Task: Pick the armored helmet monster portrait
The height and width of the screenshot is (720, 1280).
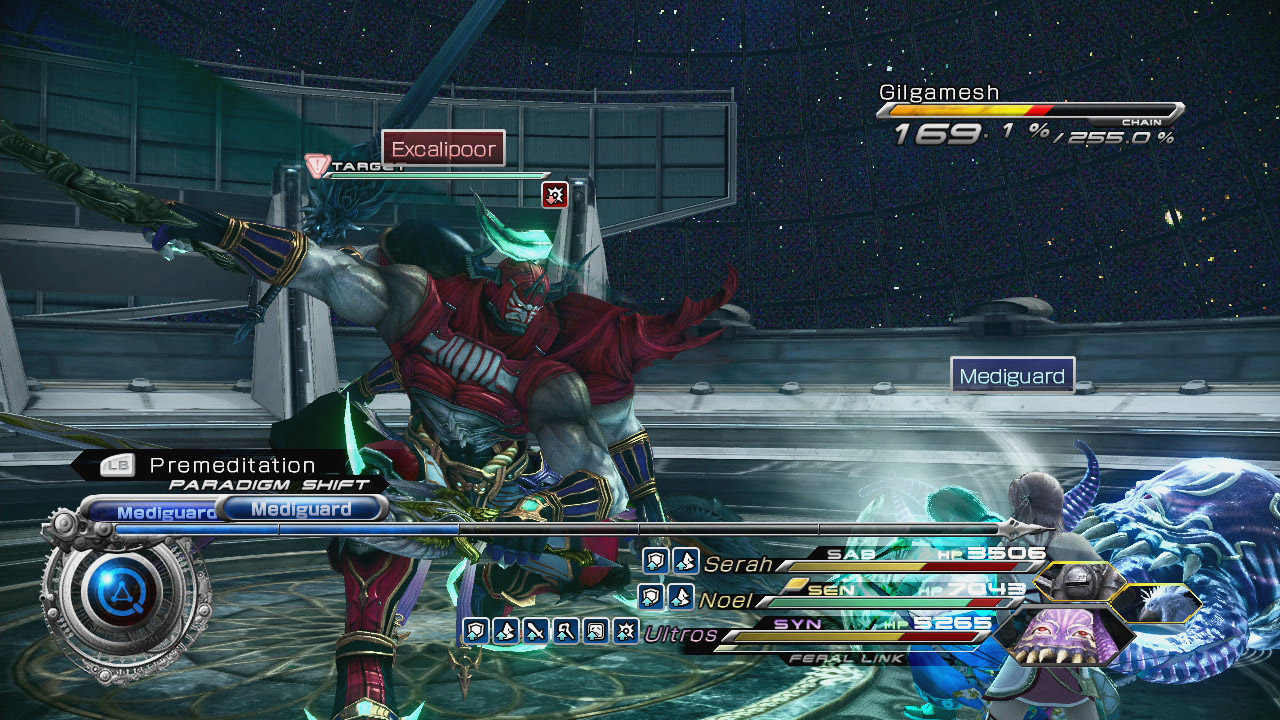Action: tap(1078, 581)
